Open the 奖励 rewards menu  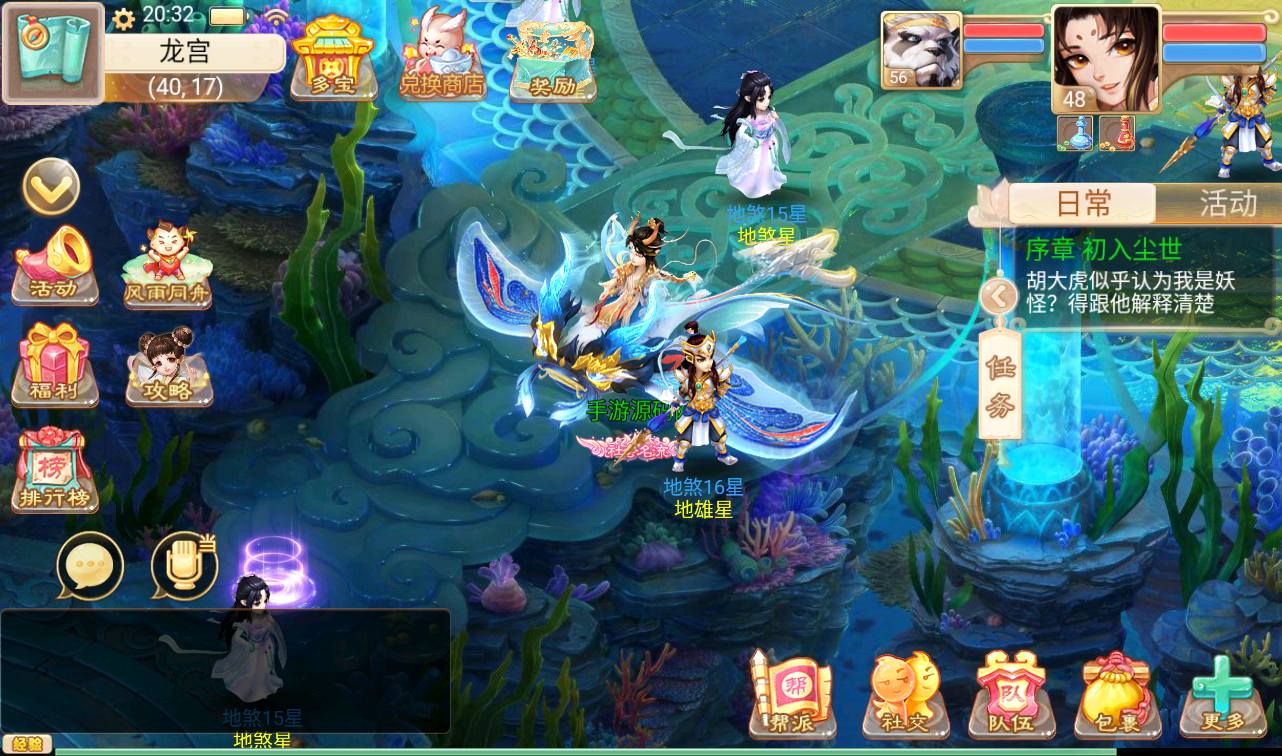(551, 60)
